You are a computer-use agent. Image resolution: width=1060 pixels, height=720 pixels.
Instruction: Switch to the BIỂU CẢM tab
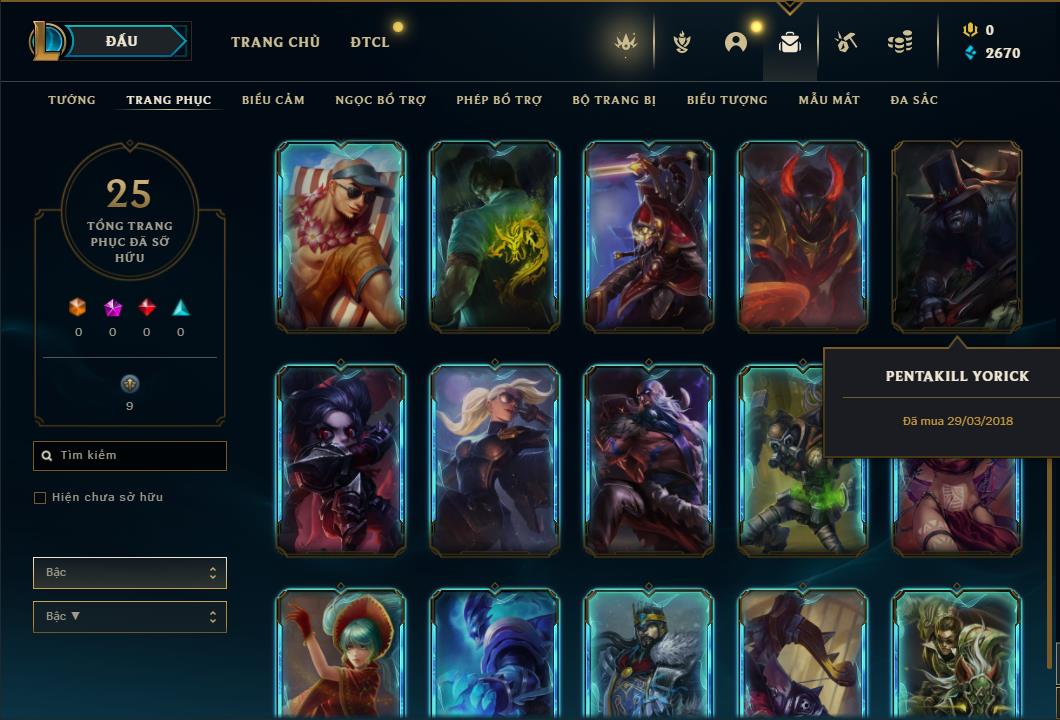click(273, 100)
